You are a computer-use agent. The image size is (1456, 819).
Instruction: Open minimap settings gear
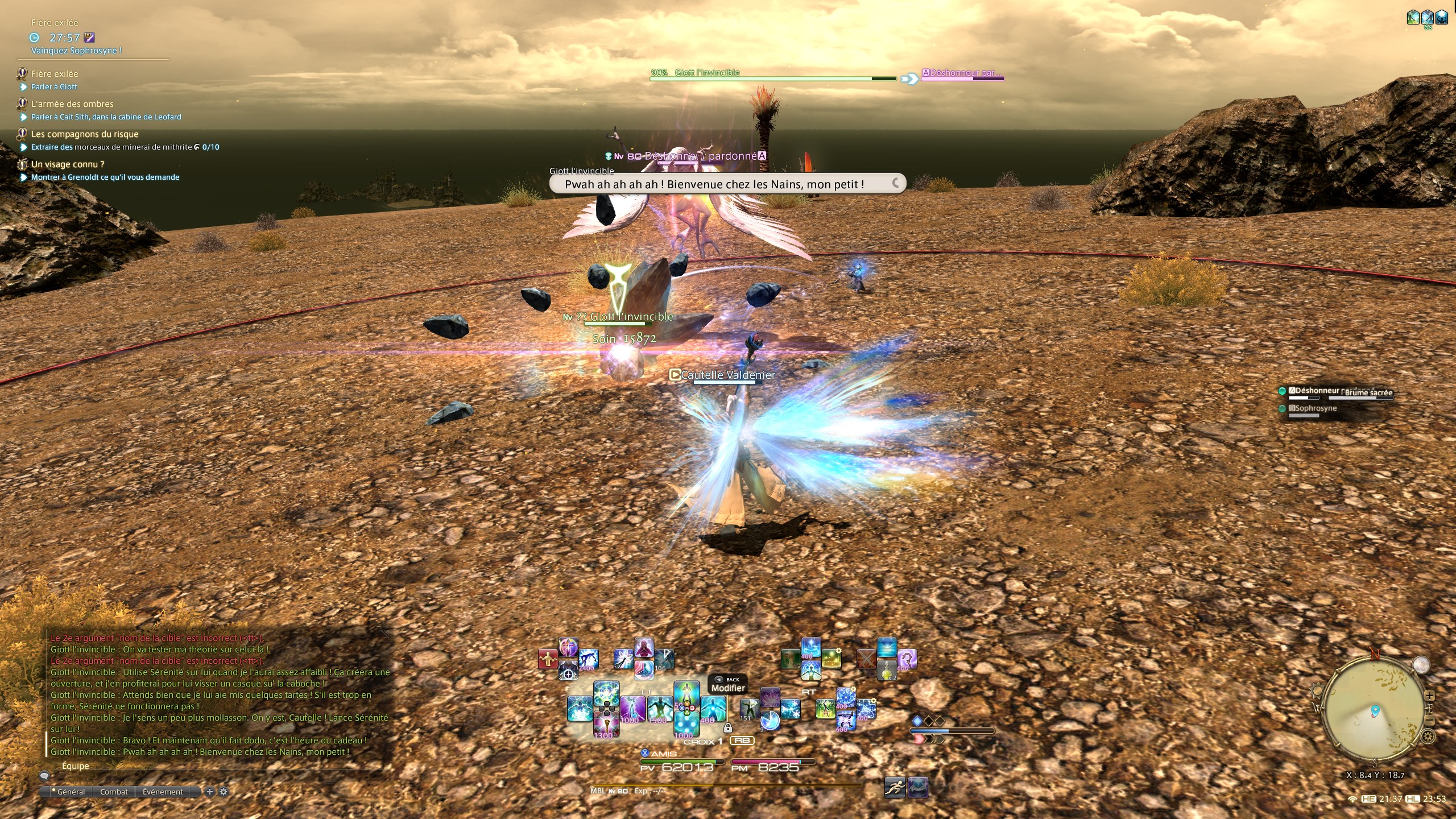pos(1428,737)
